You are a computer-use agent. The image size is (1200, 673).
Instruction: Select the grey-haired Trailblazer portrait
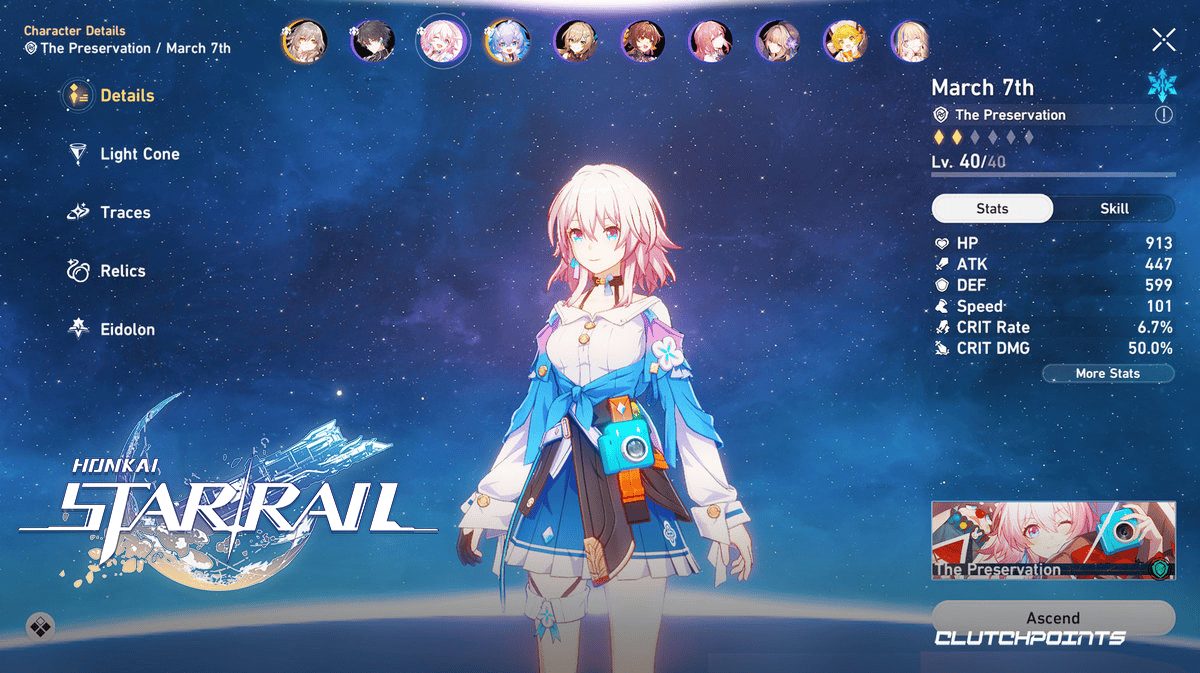tap(303, 41)
